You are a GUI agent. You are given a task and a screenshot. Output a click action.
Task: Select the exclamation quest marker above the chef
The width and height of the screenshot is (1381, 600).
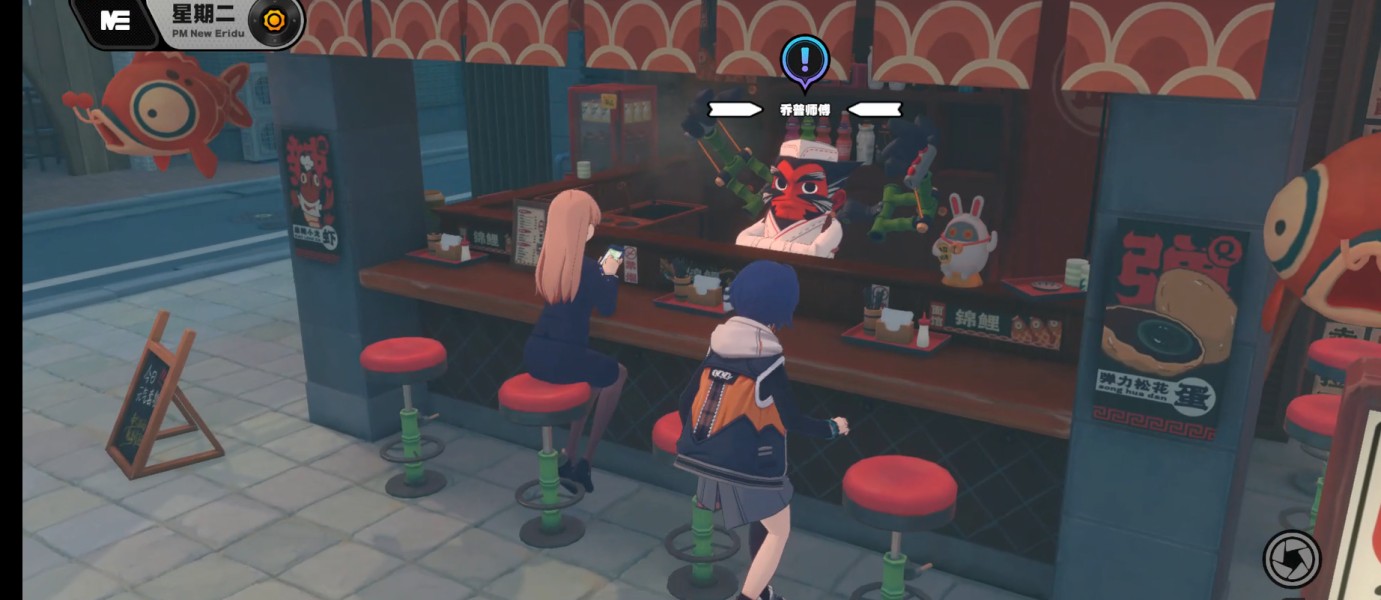pyautogui.click(x=805, y=59)
